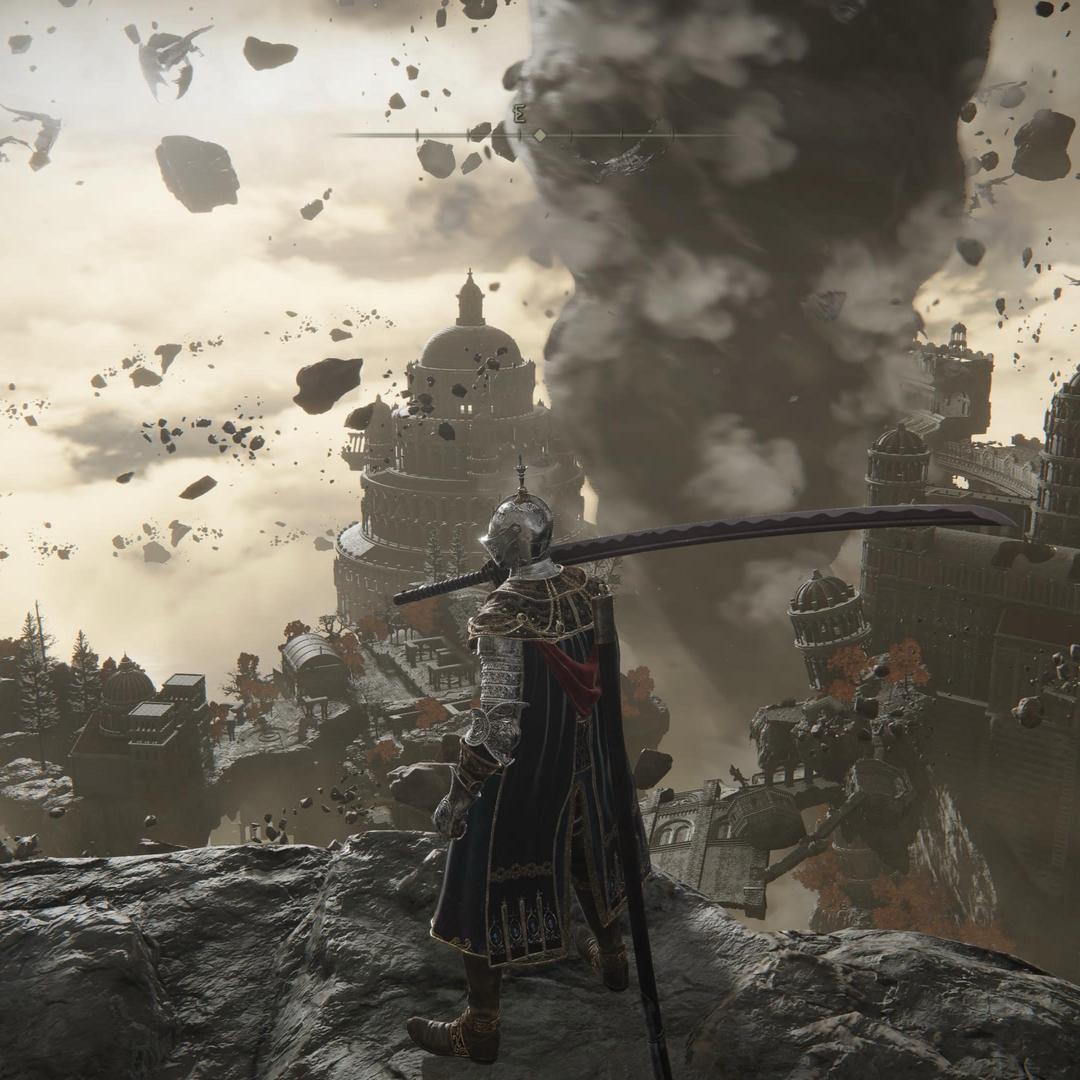Select the East letter on the compass
This screenshot has width=1080, height=1080.
pos(519,115)
